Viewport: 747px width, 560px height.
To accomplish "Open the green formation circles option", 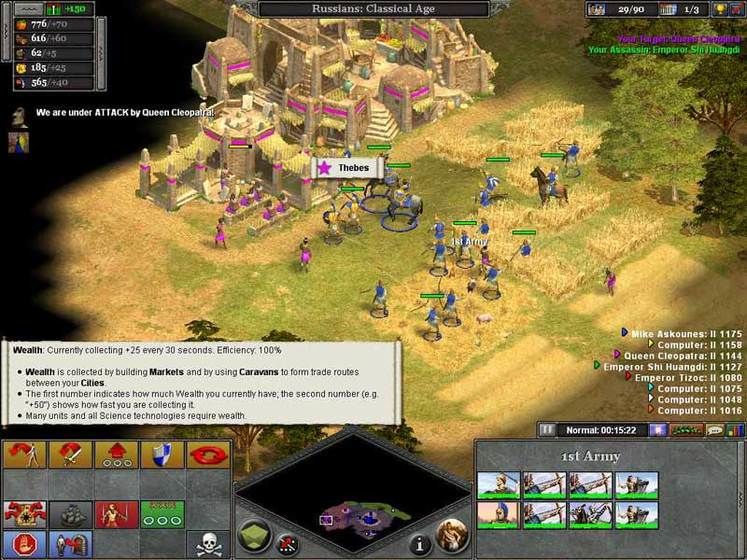I will [162, 514].
